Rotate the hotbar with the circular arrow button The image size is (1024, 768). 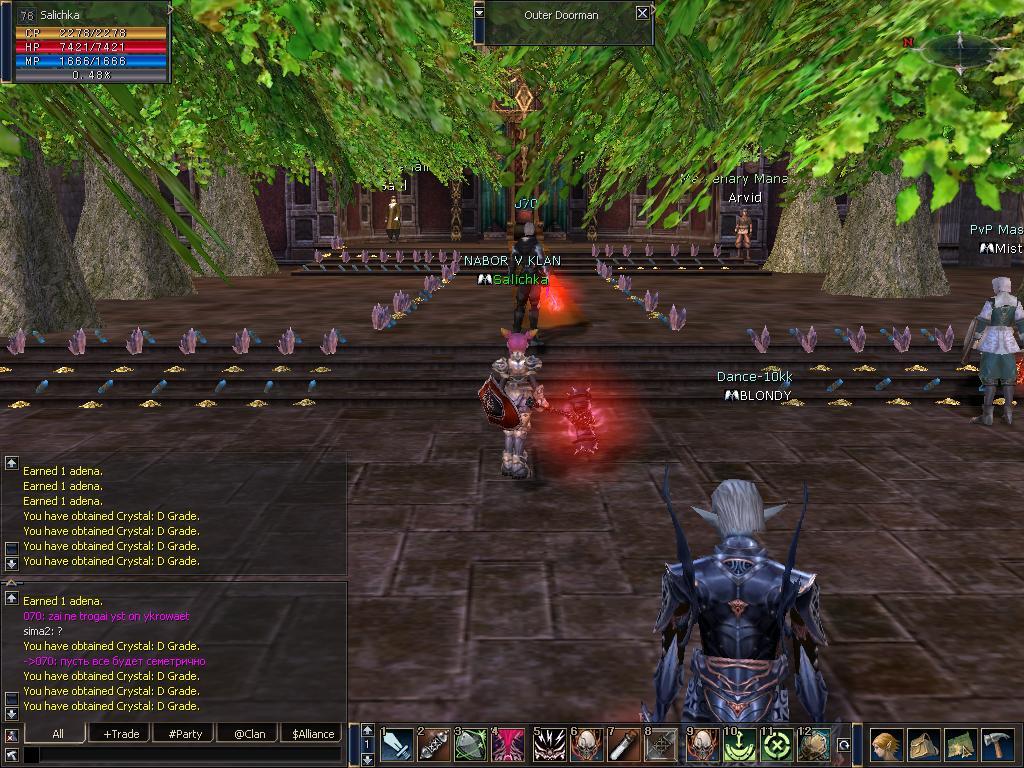[x=843, y=745]
